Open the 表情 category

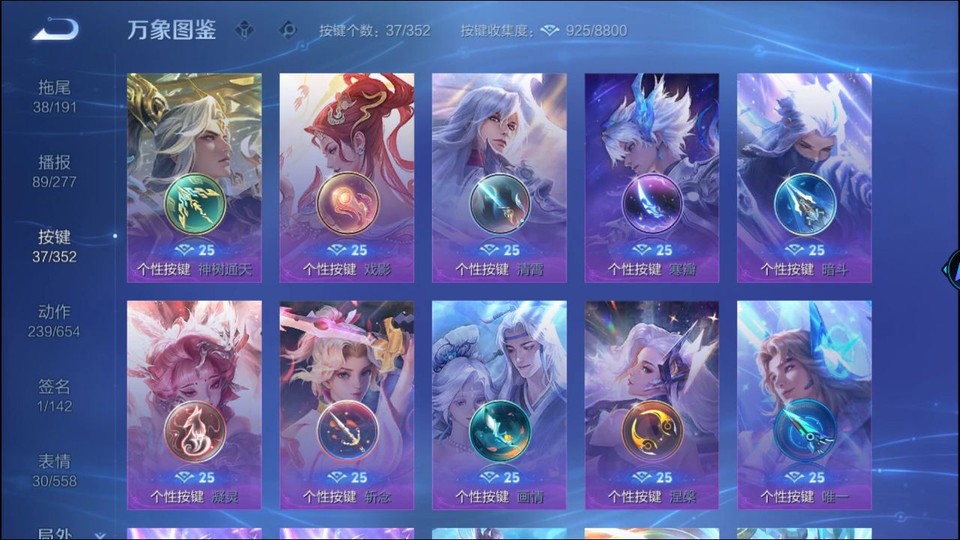click(55, 471)
